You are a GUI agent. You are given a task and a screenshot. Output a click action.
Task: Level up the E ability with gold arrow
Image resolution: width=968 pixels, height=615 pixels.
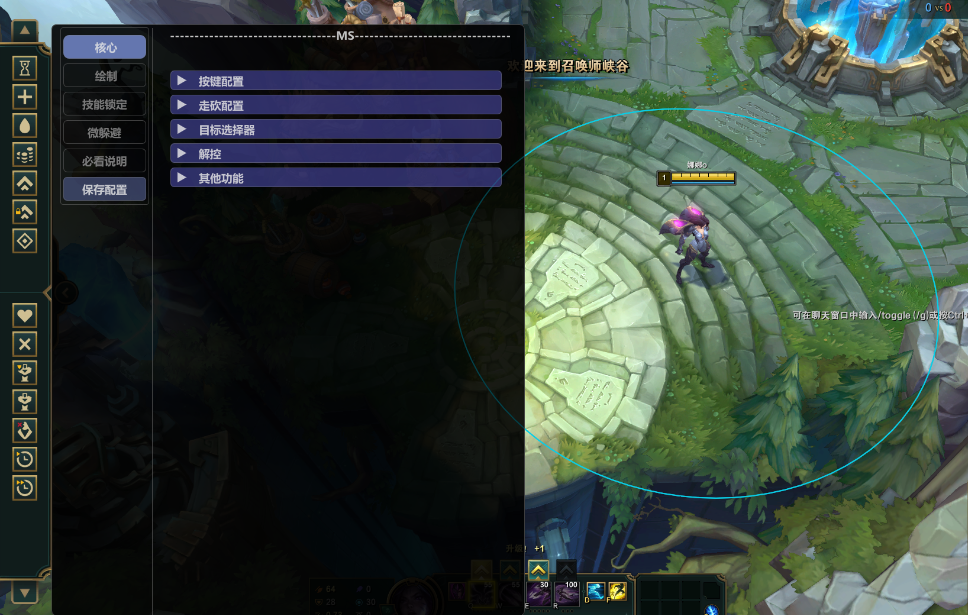tap(538, 571)
